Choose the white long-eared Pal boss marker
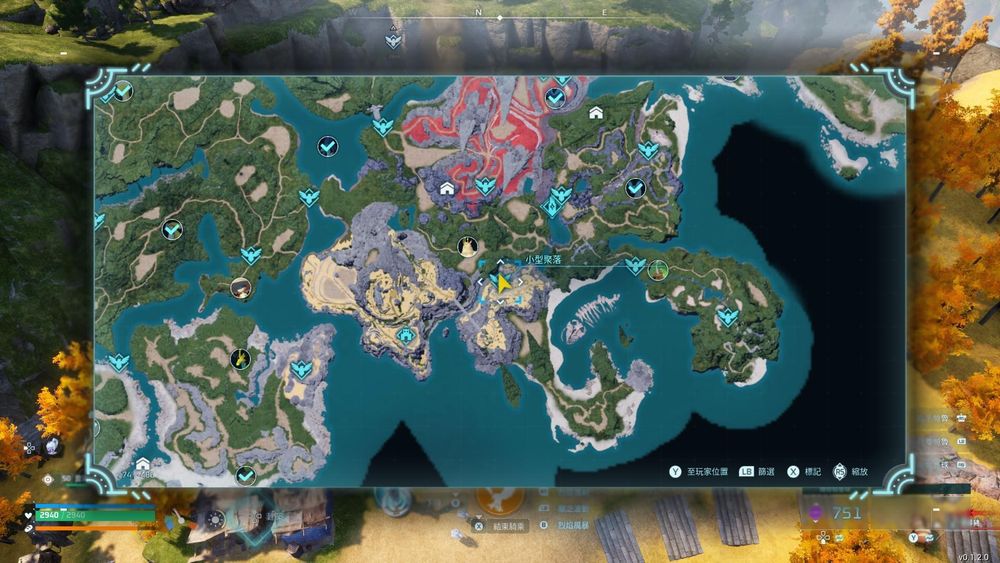The image size is (1000, 563). 467,246
